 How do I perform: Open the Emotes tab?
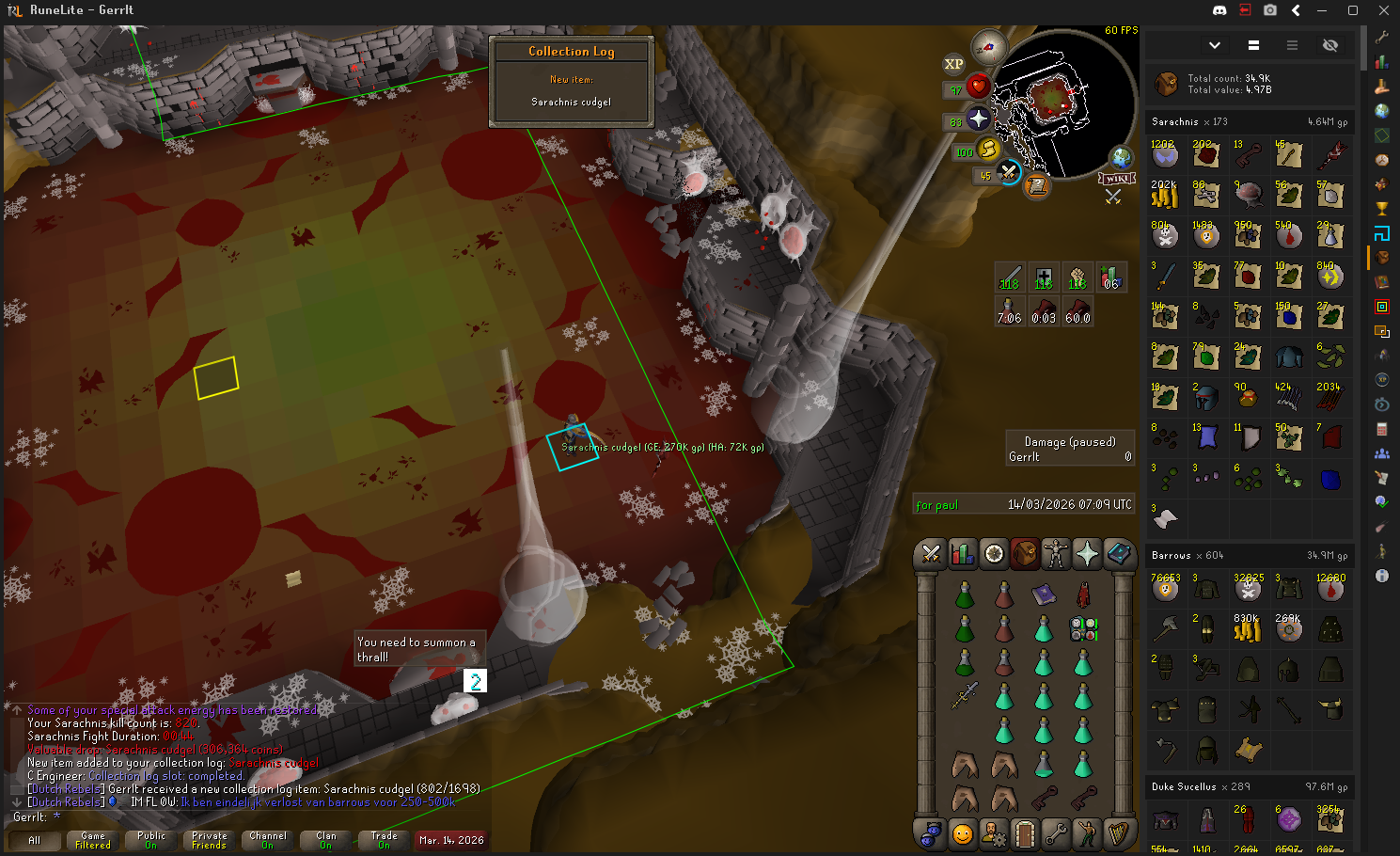1087,833
